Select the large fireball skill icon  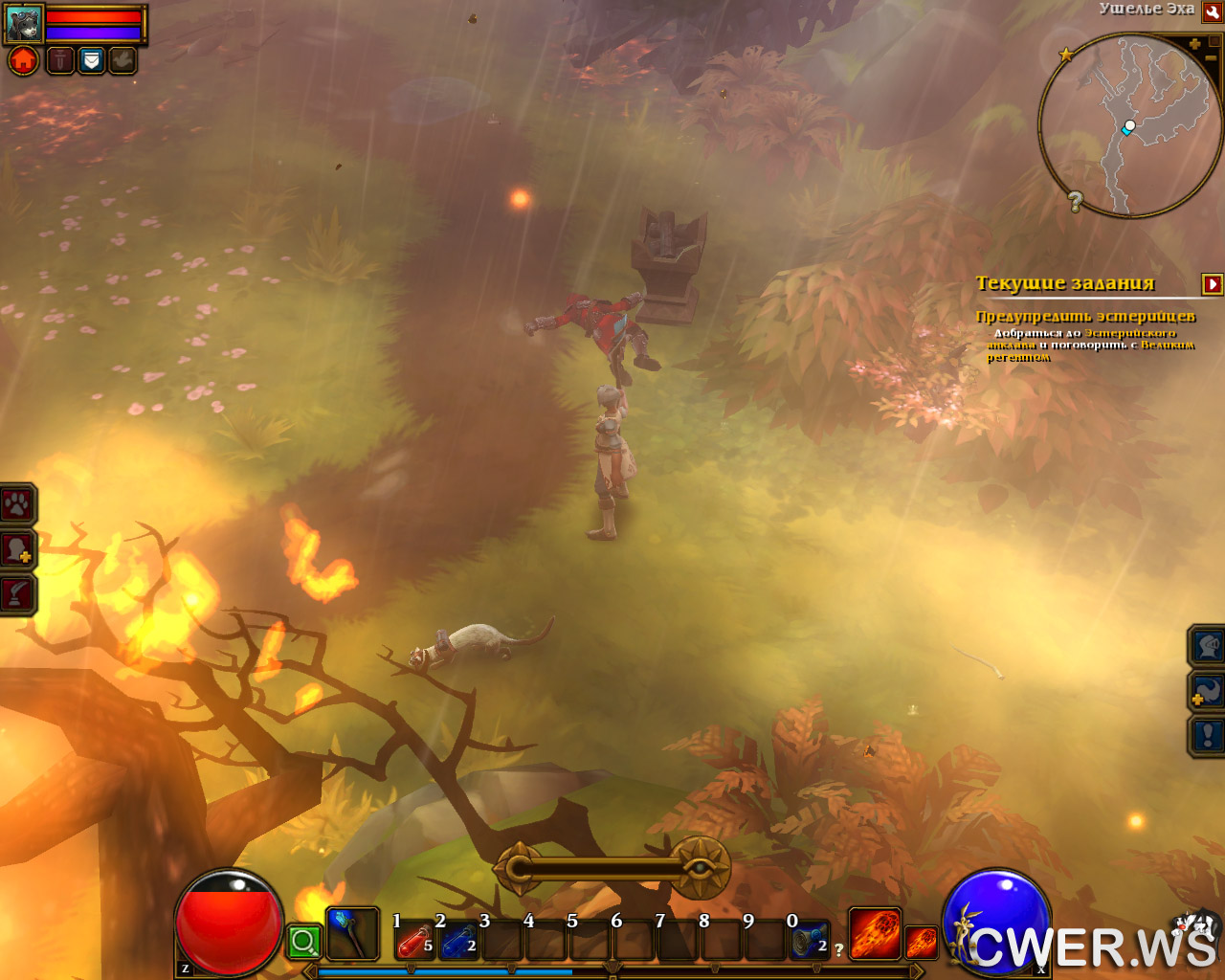(x=875, y=933)
